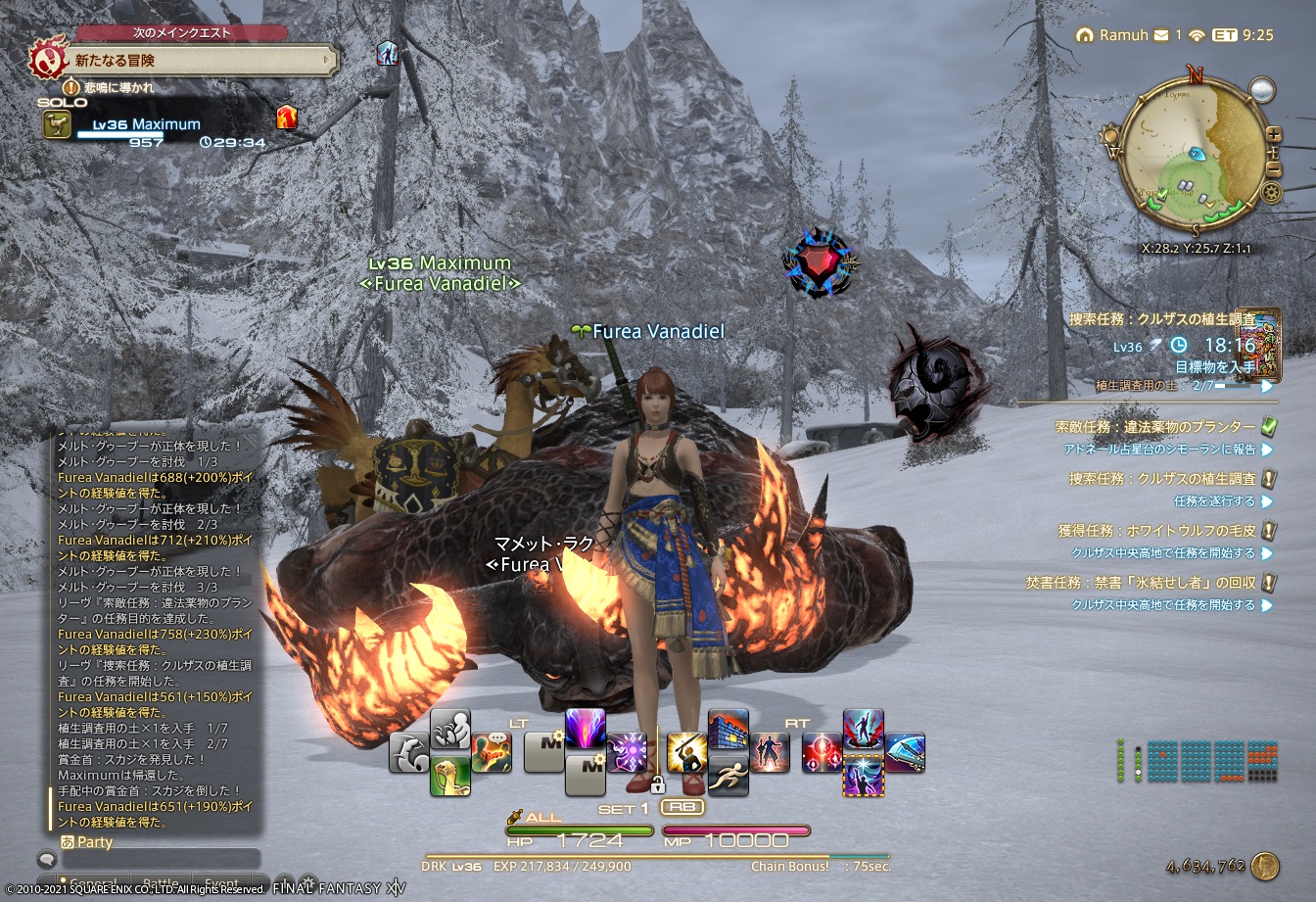The width and height of the screenshot is (1316, 902).
Task: Click the red running-figure ability near RT
Action: [772, 754]
